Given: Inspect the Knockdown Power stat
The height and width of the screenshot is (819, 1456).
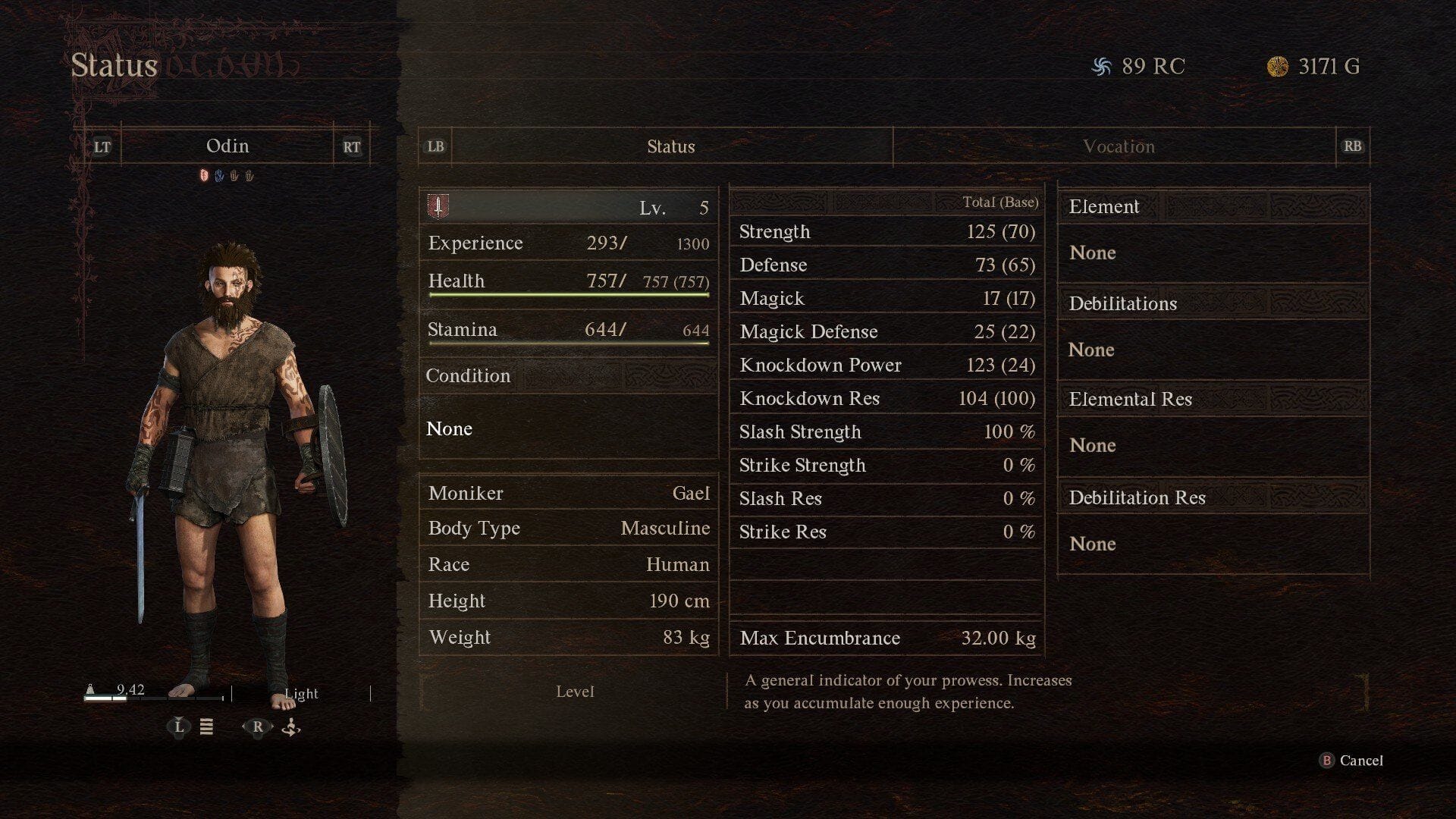Looking at the screenshot, I should coord(886,366).
